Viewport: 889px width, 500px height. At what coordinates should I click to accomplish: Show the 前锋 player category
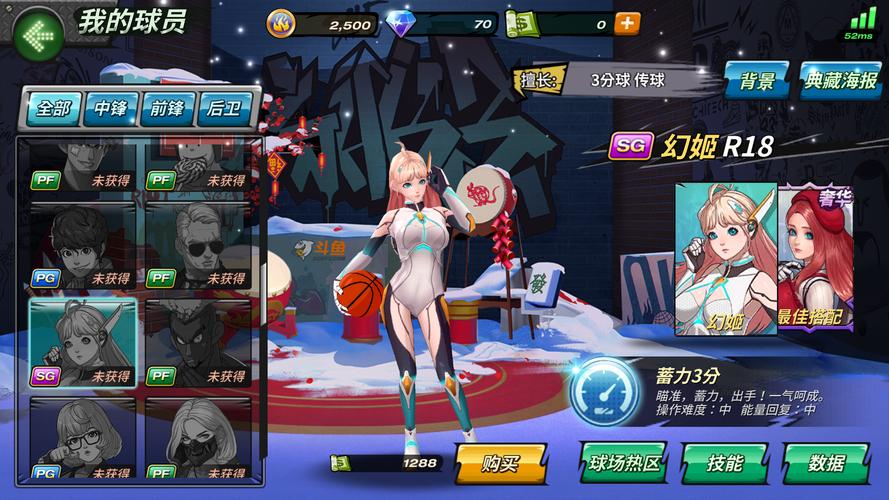coord(169,108)
